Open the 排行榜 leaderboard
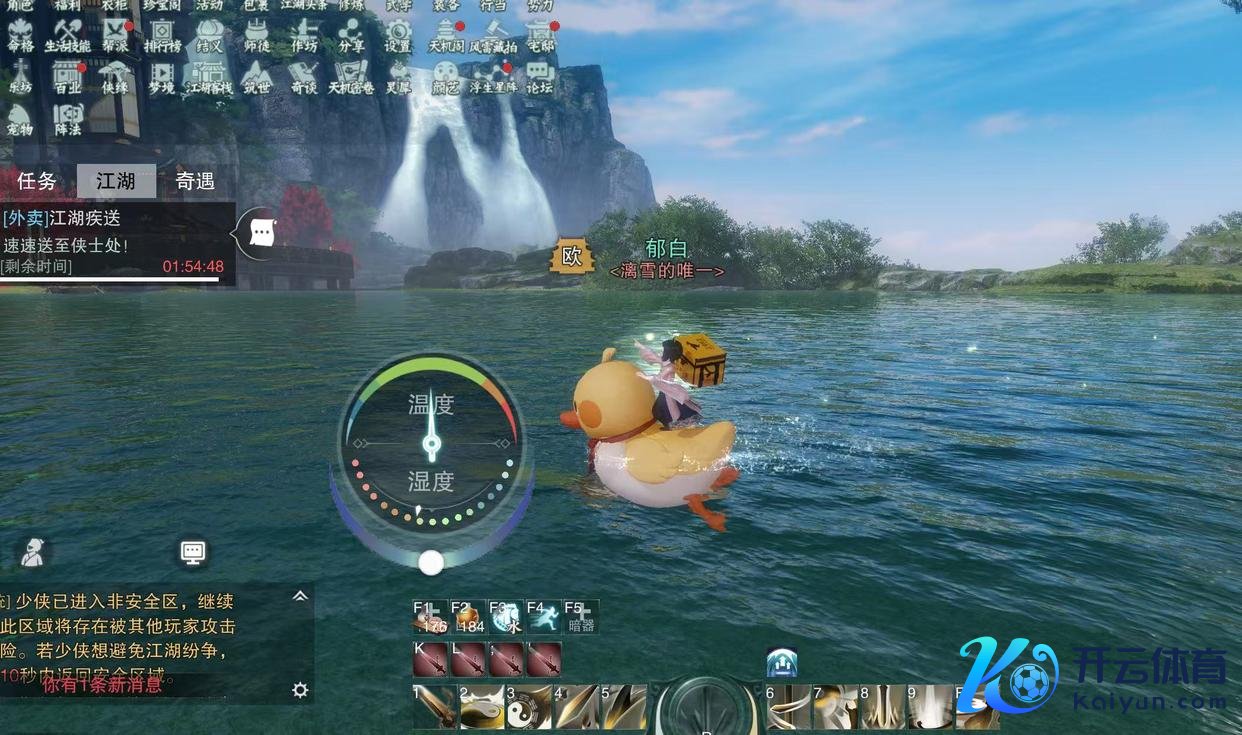 click(x=161, y=36)
